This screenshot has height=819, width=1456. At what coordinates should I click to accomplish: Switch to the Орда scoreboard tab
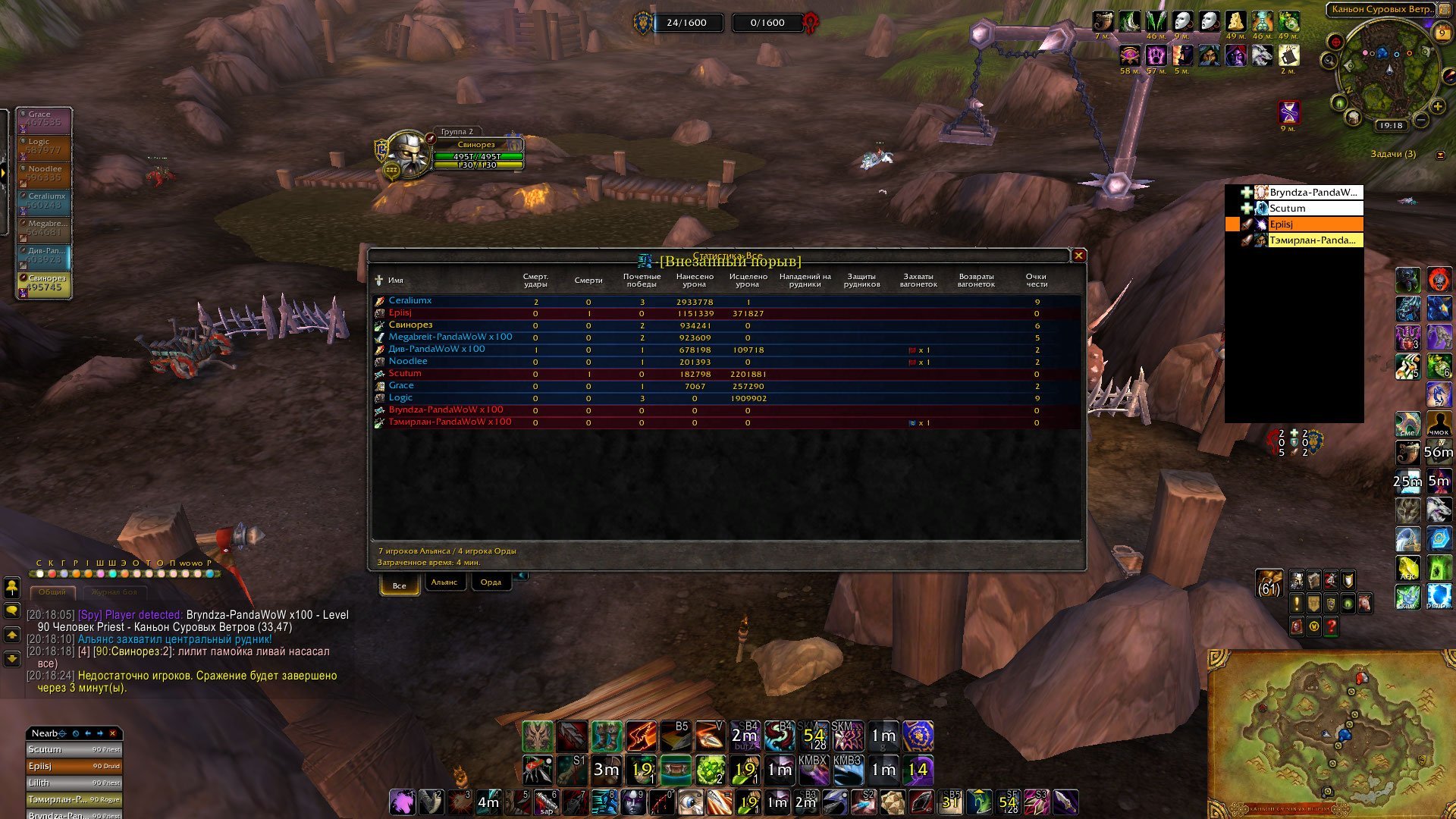(x=491, y=582)
